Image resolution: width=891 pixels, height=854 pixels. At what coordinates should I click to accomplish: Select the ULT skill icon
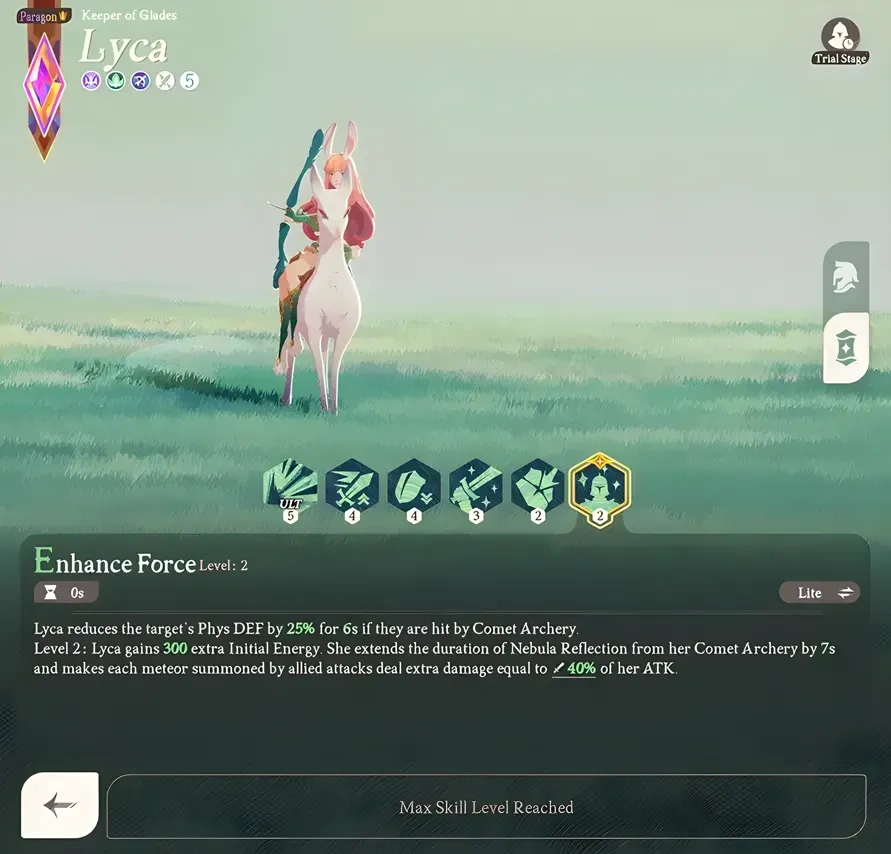pos(291,487)
